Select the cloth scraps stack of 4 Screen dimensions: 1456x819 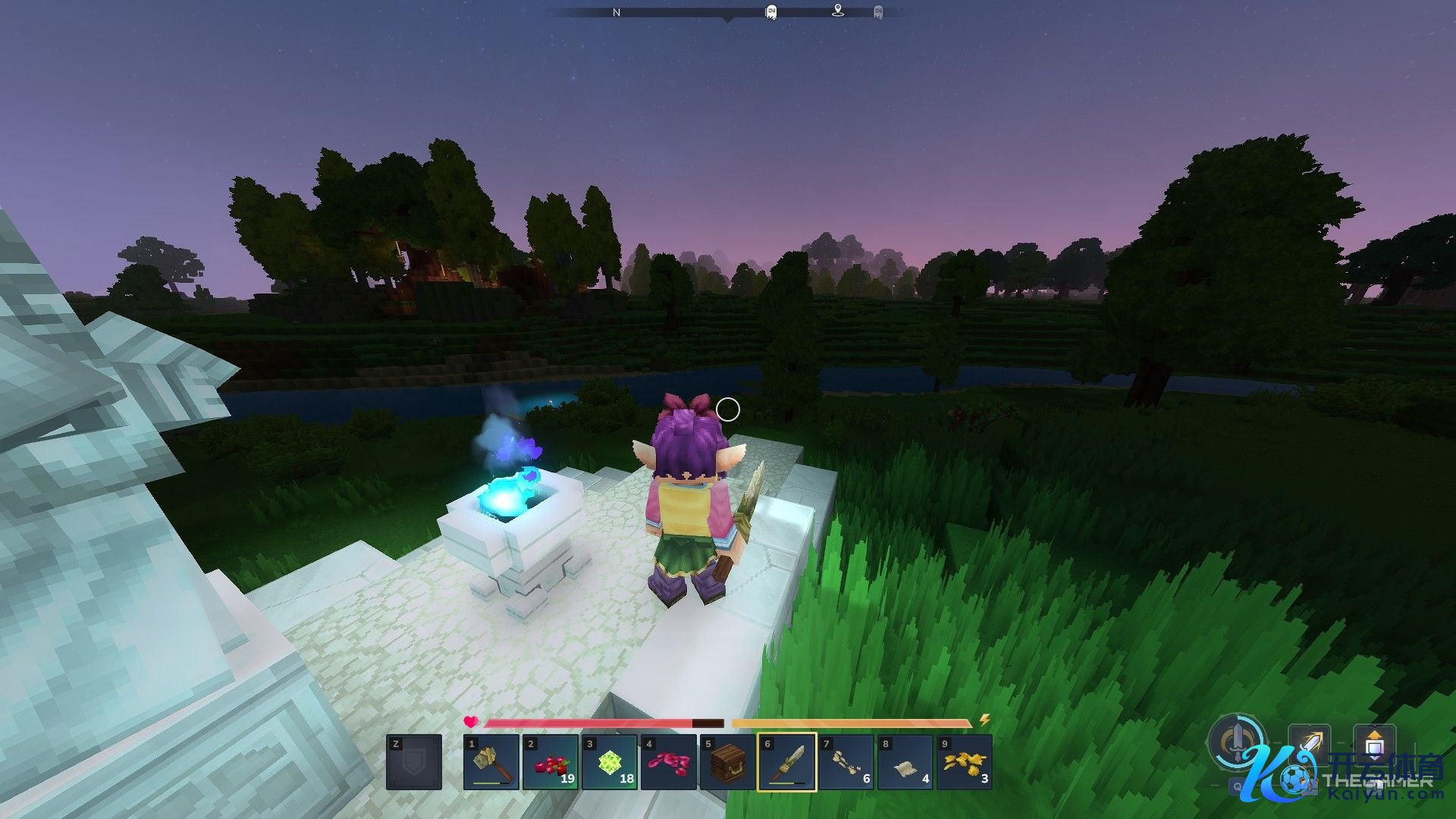(x=905, y=762)
